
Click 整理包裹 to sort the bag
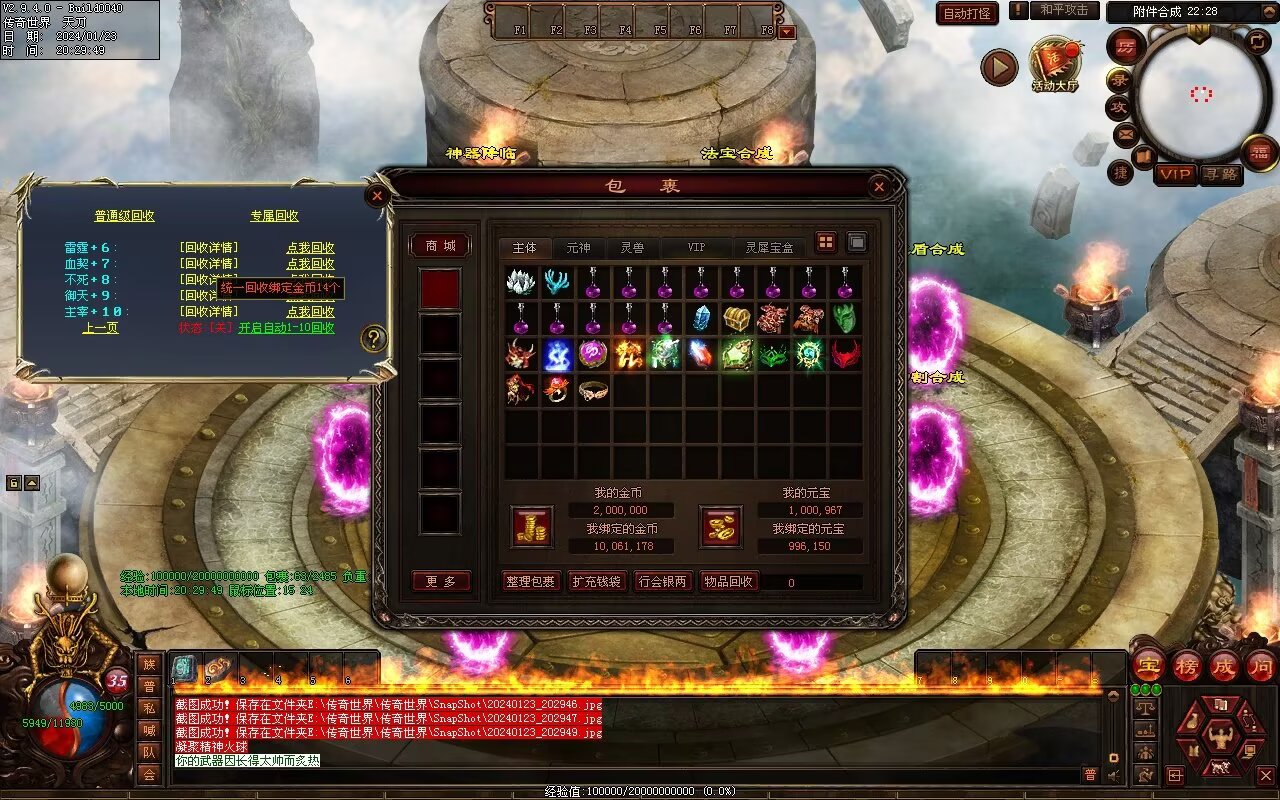[x=530, y=581]
